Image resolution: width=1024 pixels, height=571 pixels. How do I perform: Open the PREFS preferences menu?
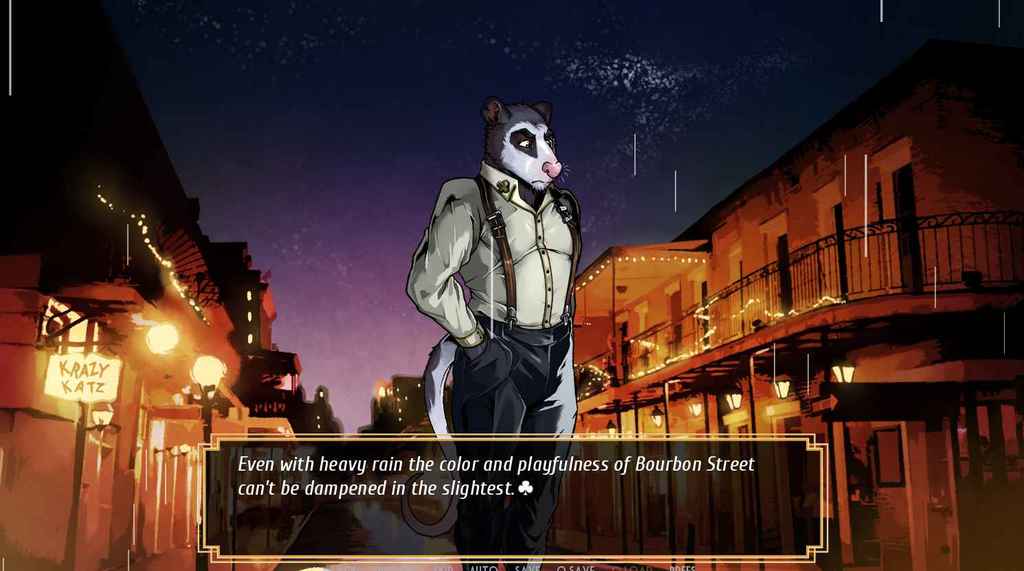click(682, 567)
